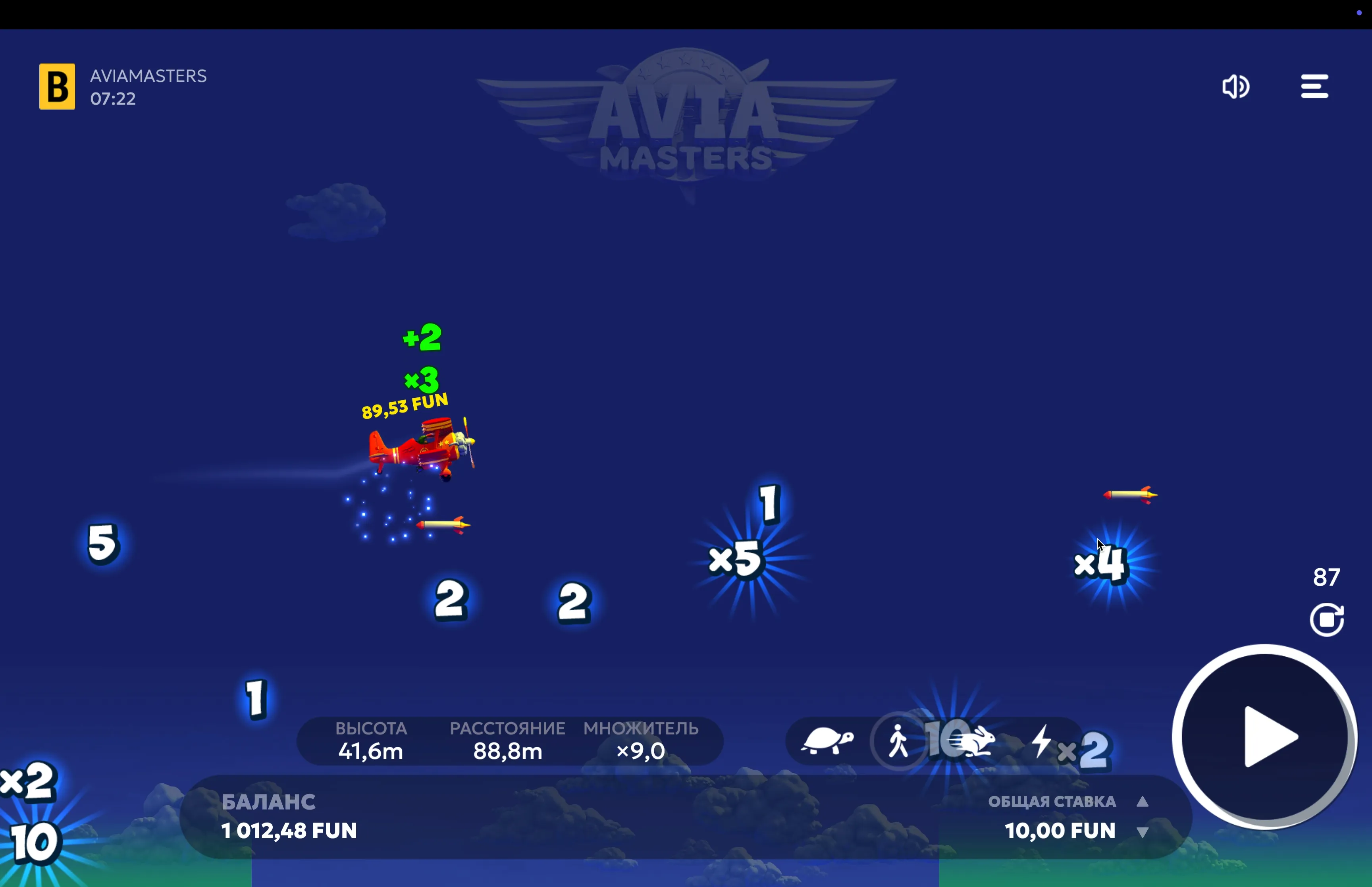Click the autoplay icon under 87
The width and height of the screenshot is (1372, 887).
(x=1326, y=620)
